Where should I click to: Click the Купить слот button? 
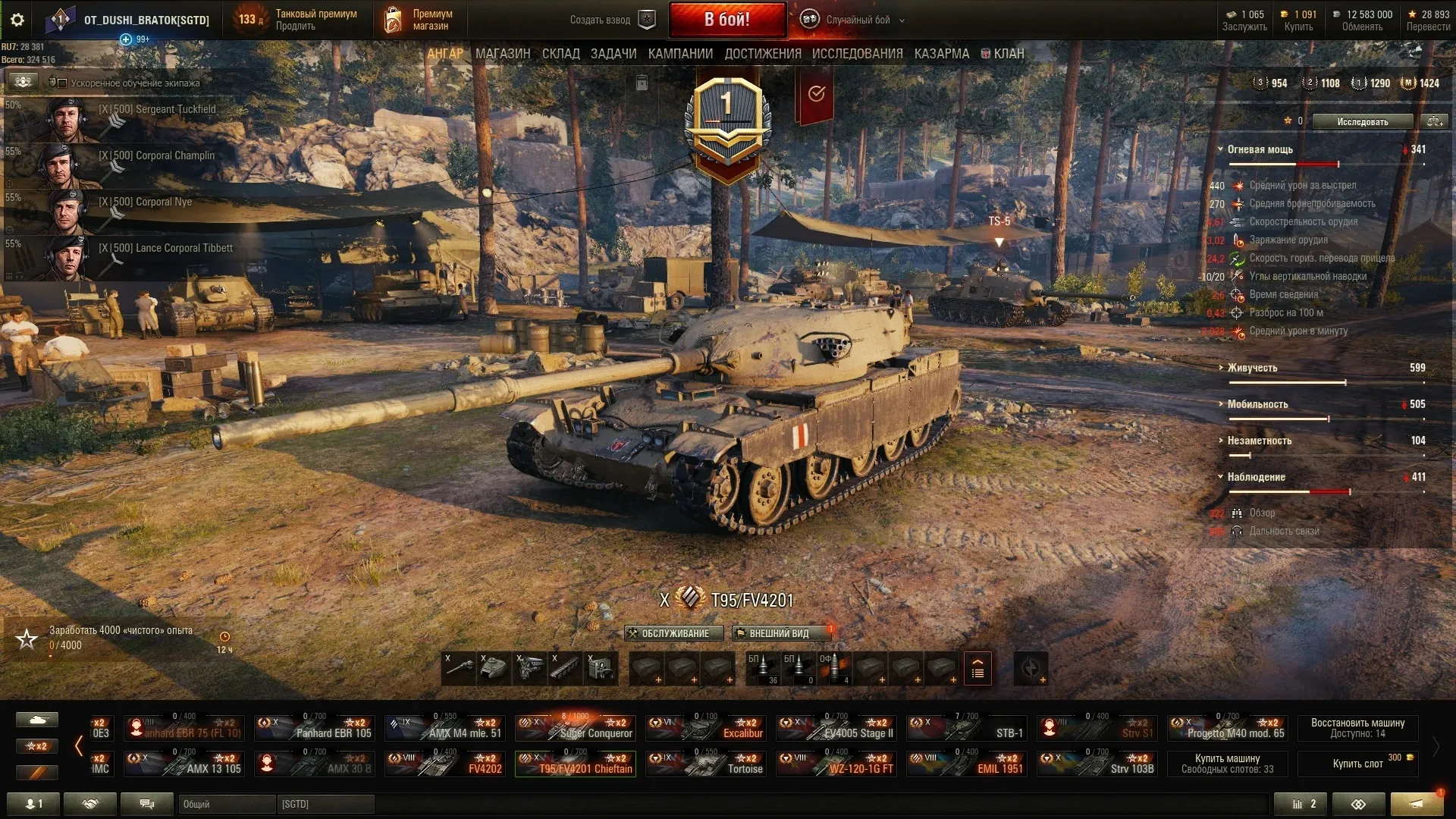[x=1357, y=764]
